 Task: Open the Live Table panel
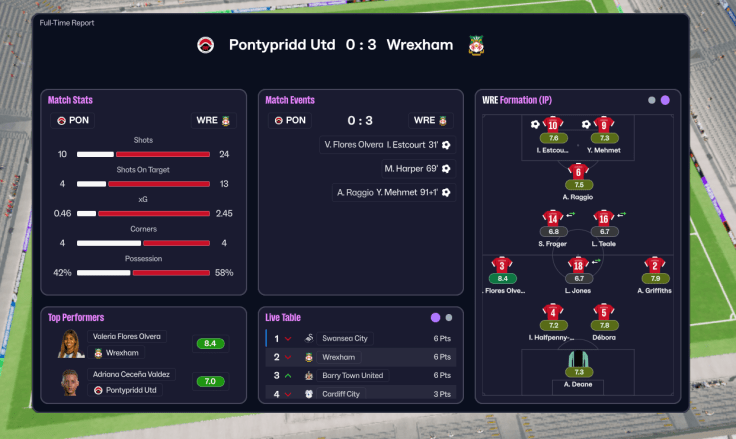pyautogui.click(x=283, y=317)
